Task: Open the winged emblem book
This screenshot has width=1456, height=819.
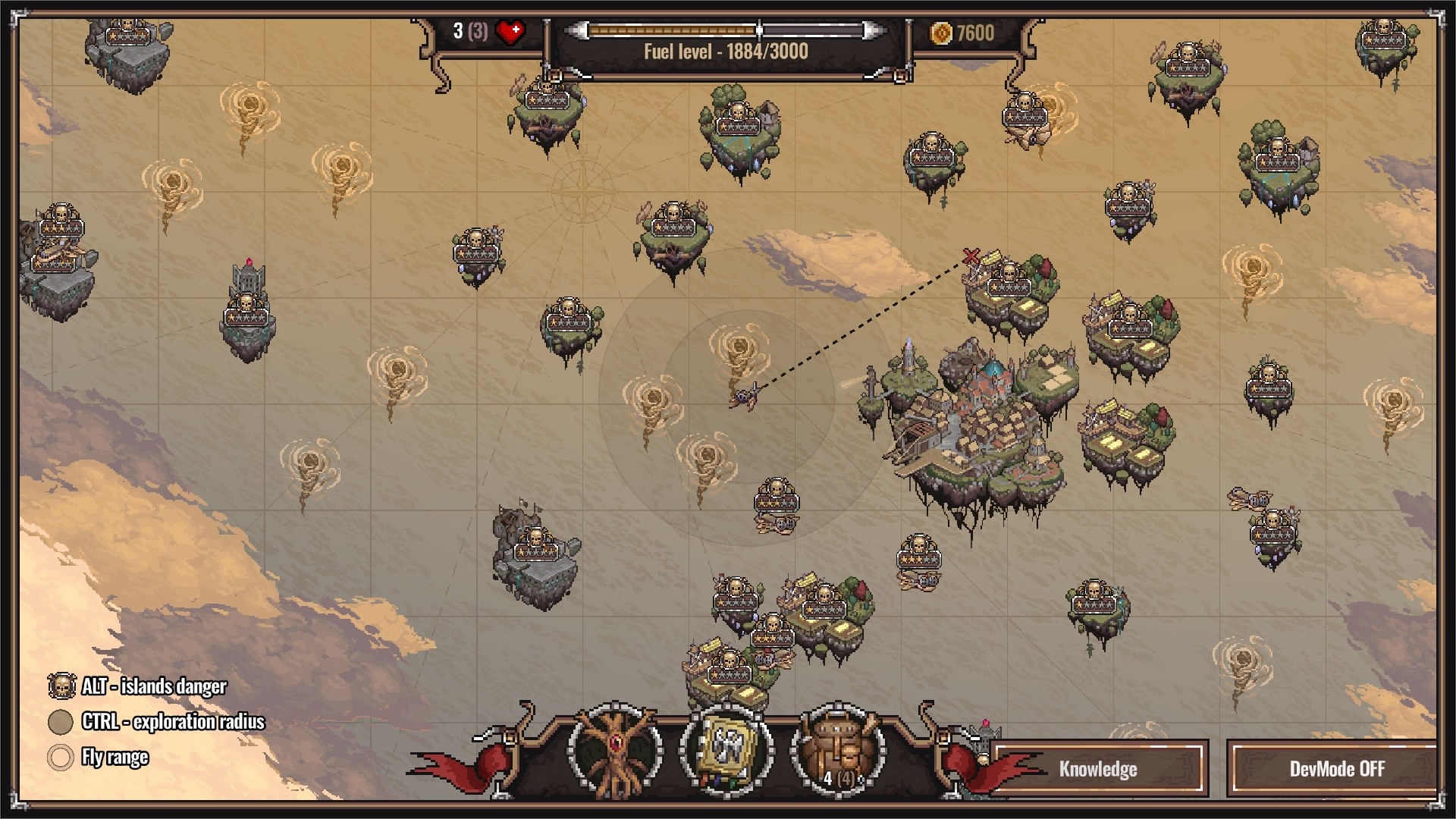Action: point(726,751)
